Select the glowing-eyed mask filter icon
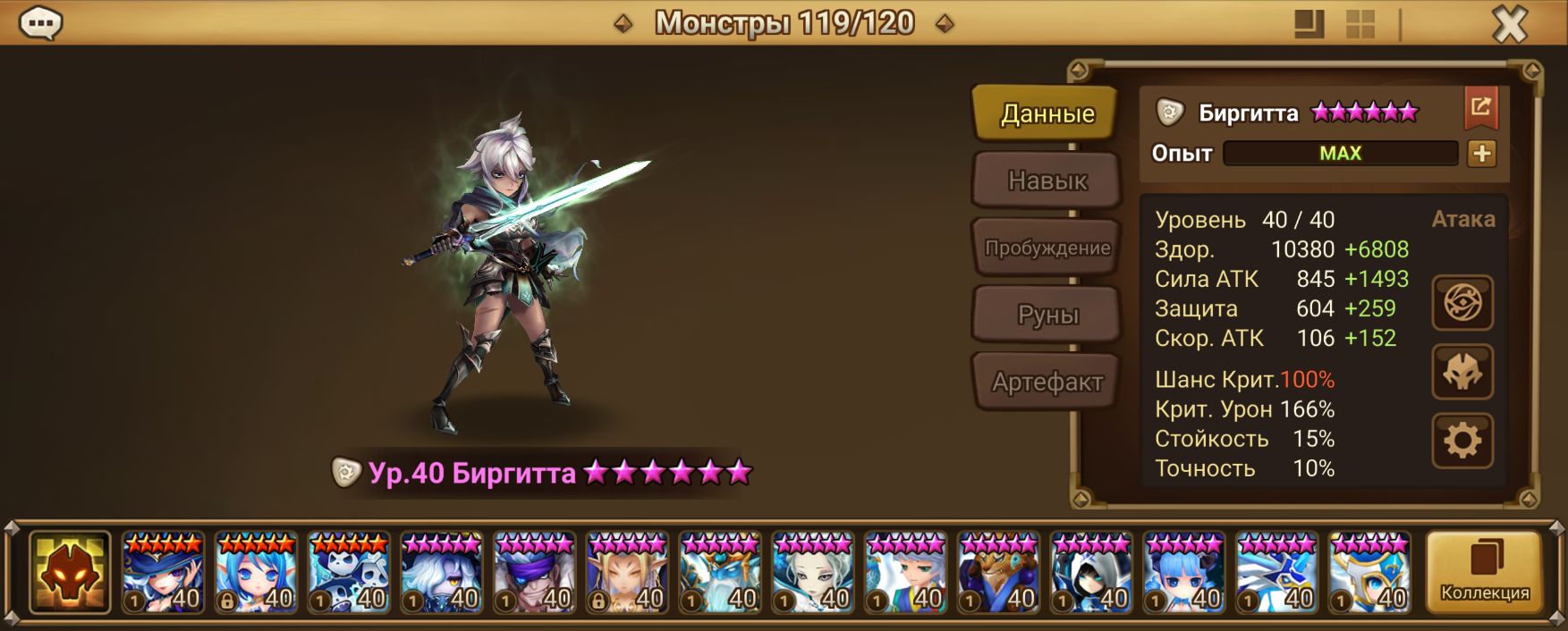The height and width of the screenshot is (631, 1568). coord(70,572)
